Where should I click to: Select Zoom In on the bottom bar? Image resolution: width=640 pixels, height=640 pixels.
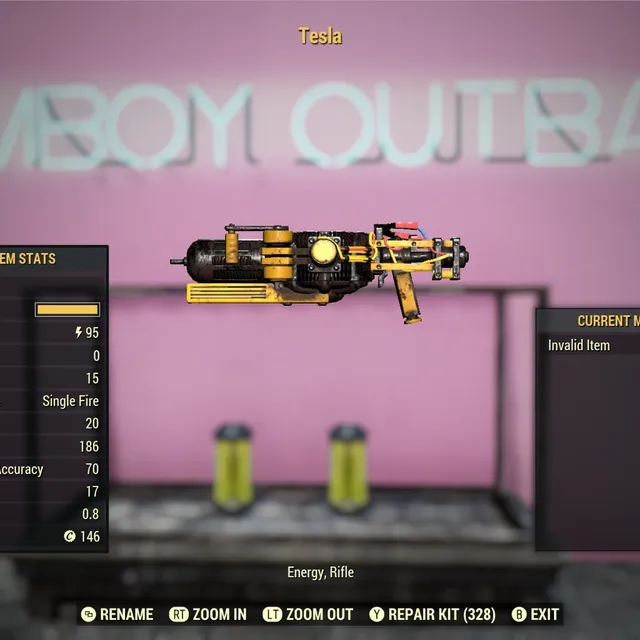tap(208, 614)
